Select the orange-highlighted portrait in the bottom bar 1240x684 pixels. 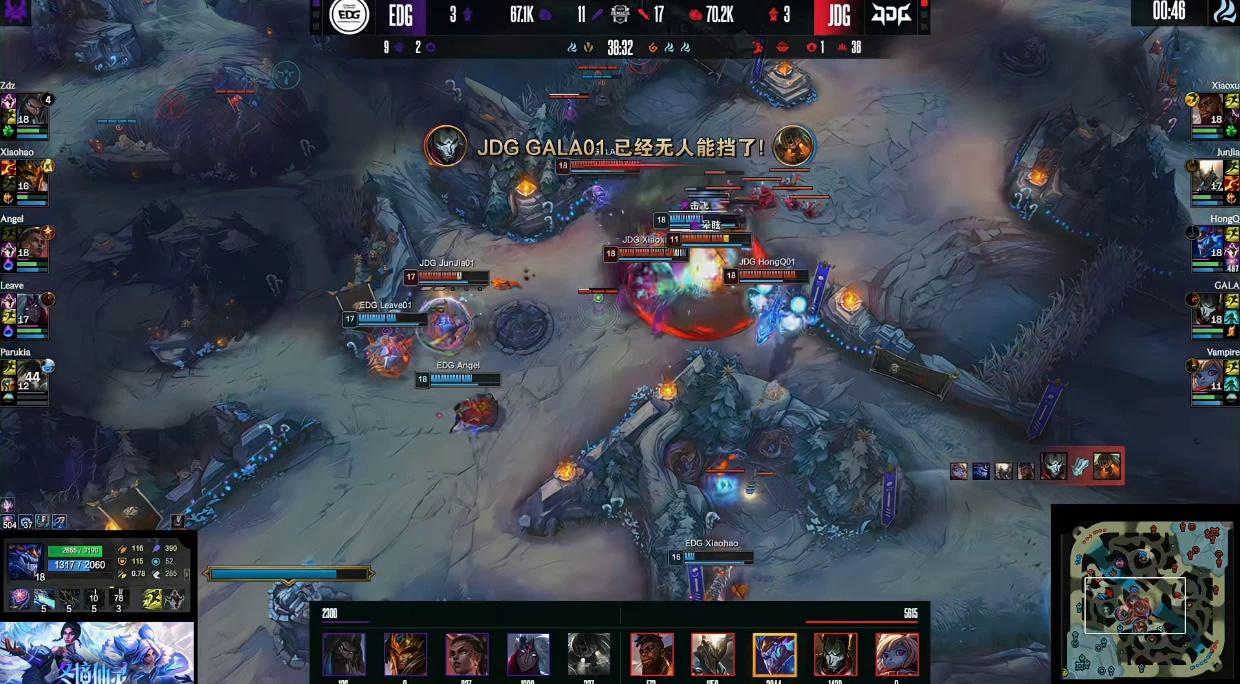coord(774,655)
